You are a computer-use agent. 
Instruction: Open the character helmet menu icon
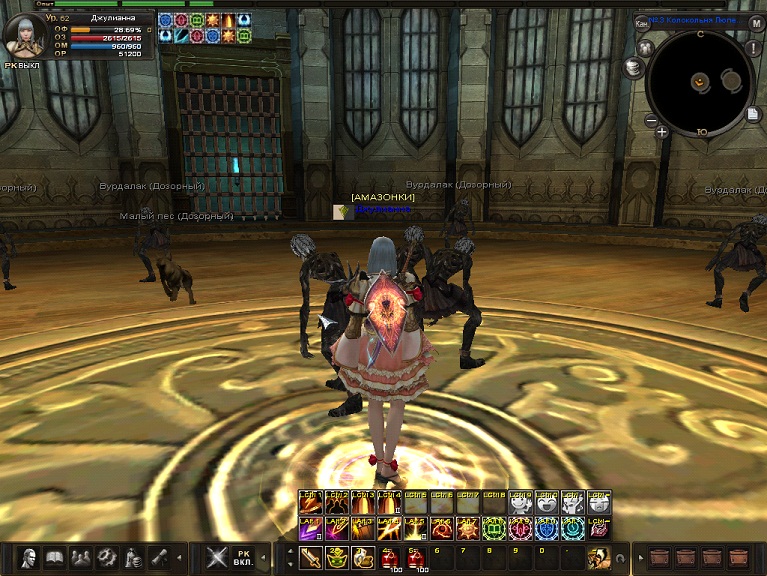click(29, 557)
